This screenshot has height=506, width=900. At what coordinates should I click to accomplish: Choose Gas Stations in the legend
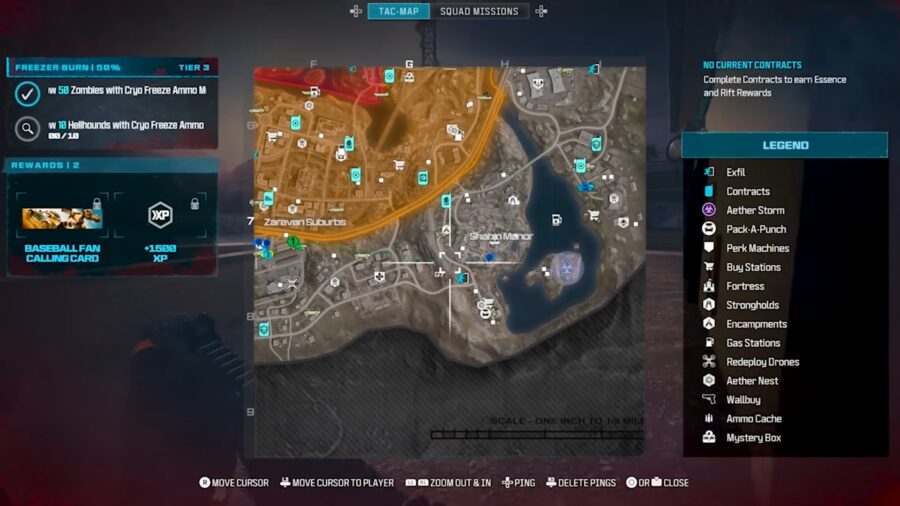[x=753, y=343]
